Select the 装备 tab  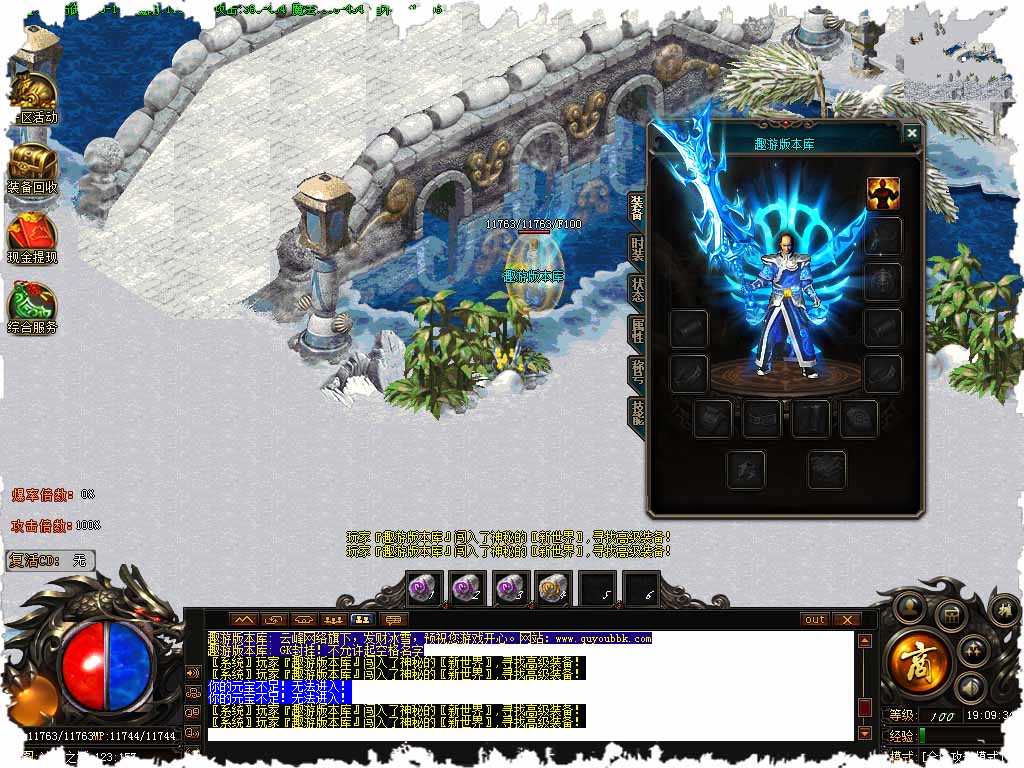click(x=637, y=207)
